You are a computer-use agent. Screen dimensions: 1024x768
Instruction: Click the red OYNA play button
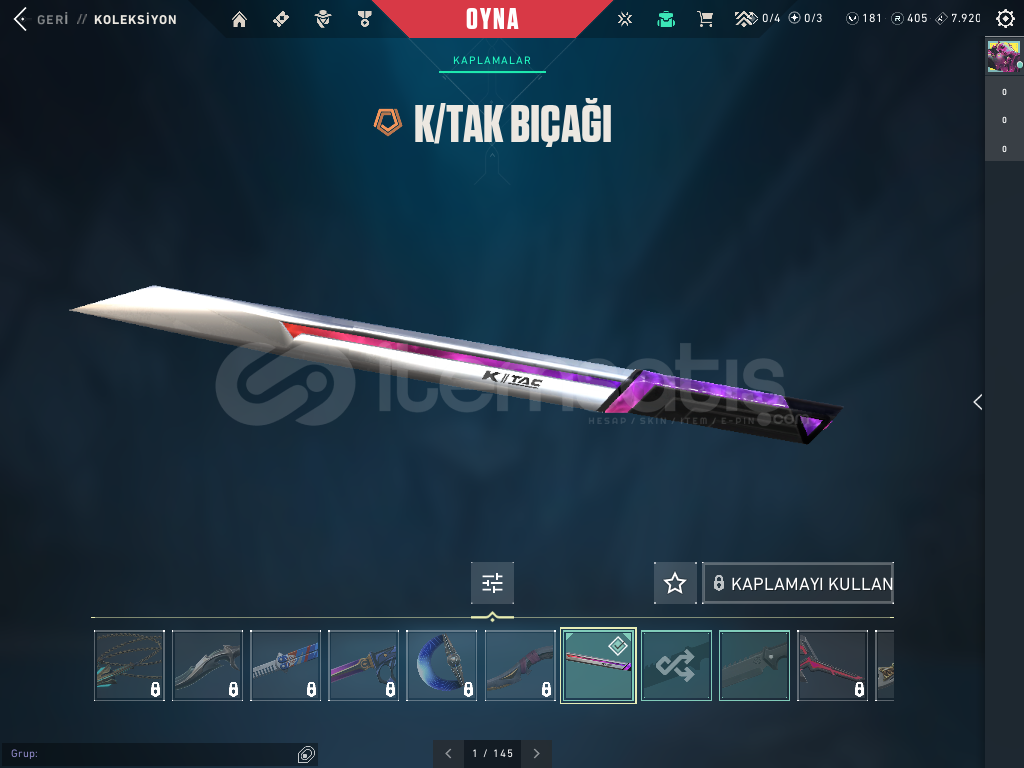tap(492, 19)
